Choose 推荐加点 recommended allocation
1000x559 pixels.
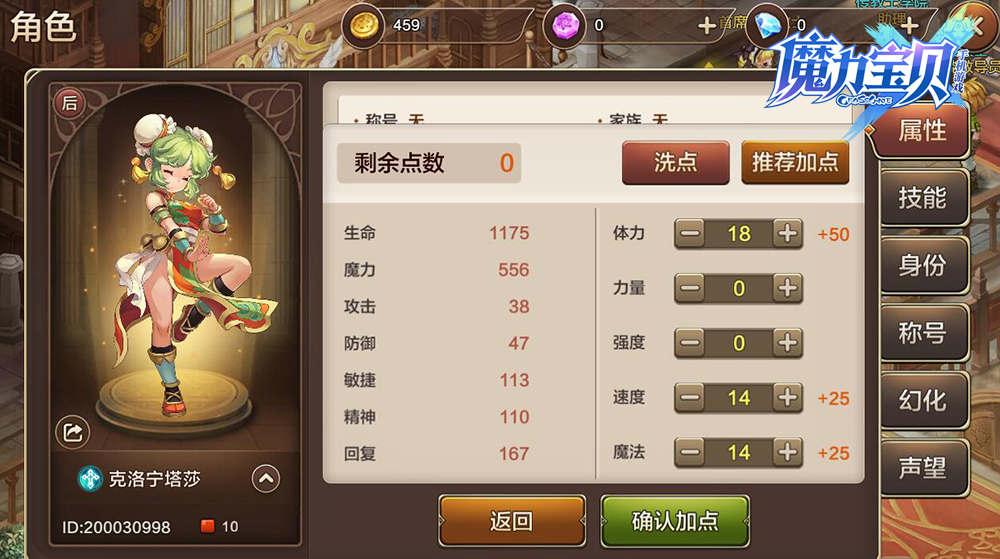[x=795, y=162]
